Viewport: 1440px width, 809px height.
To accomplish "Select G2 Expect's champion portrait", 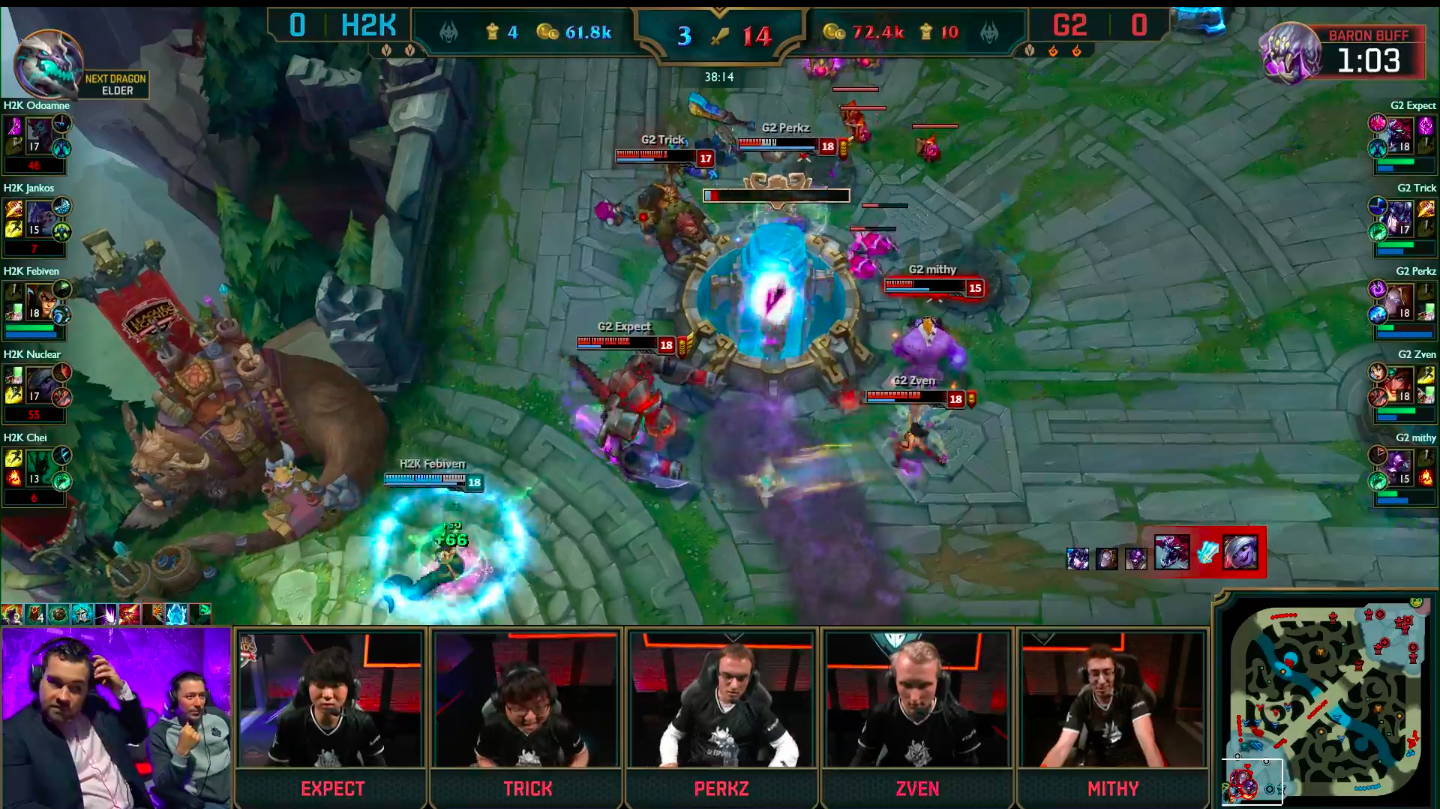I will coord(1399,133).
